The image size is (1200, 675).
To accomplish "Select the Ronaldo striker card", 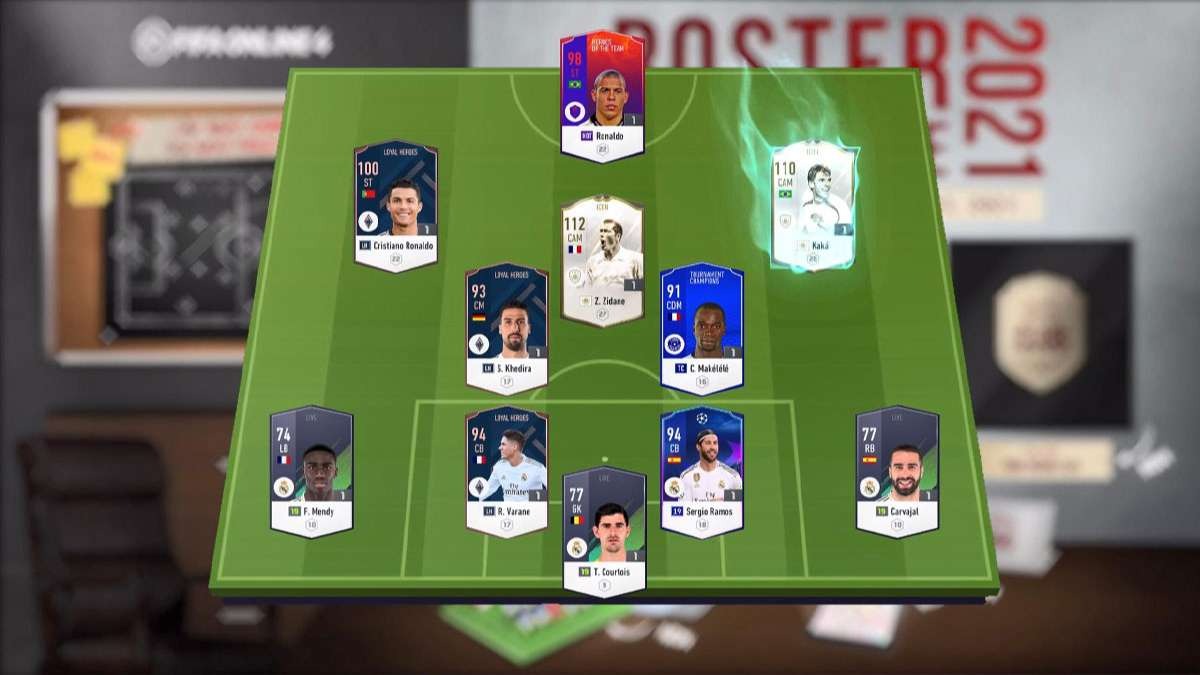I will 602,93.
